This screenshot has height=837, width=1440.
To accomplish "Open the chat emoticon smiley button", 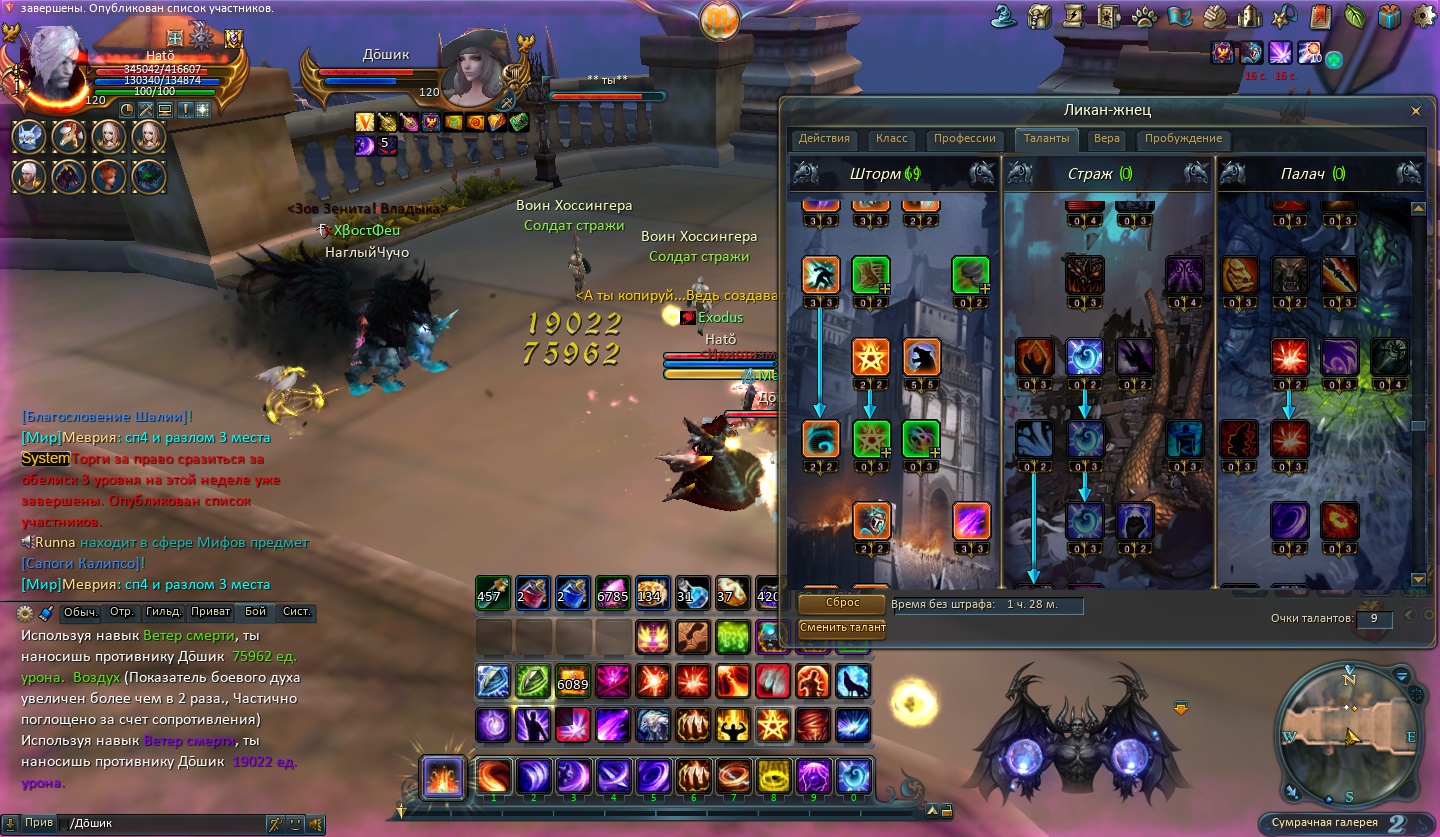I will (x=295, y=824).
